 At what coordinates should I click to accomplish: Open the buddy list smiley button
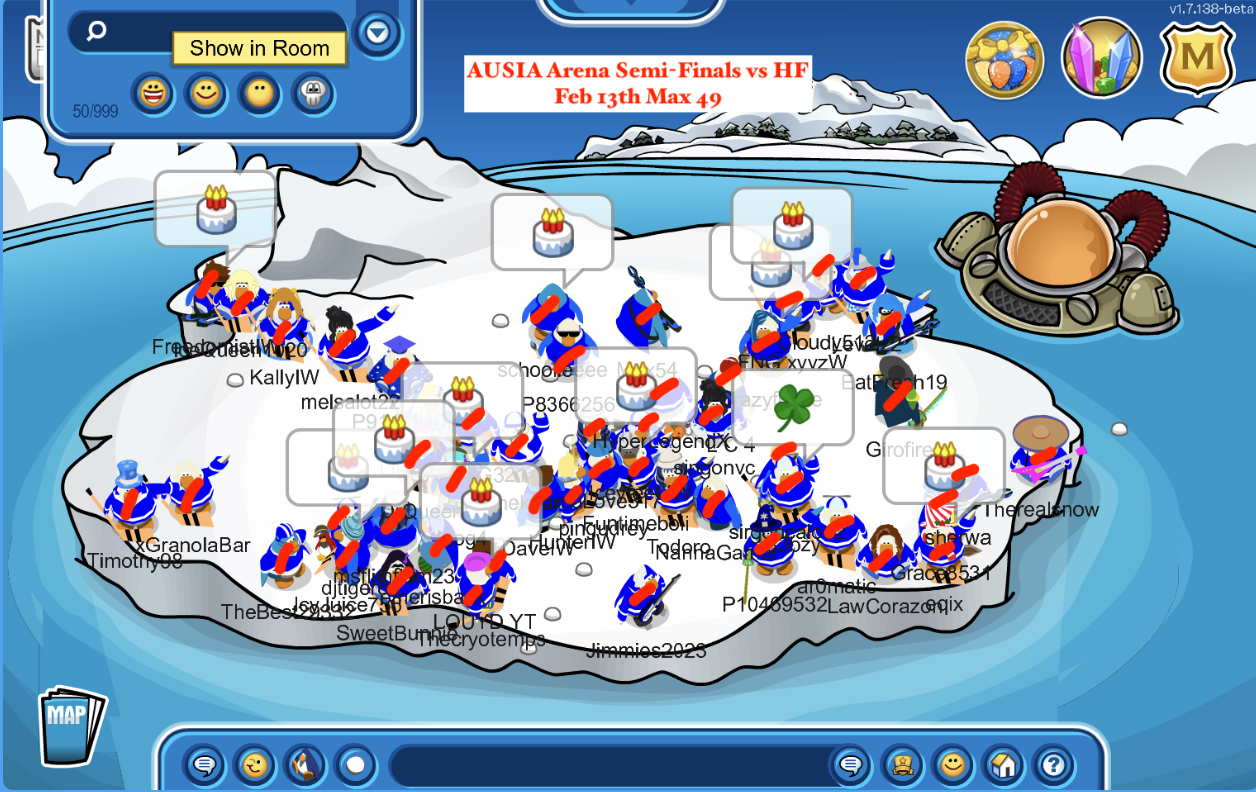click(953, 766)
